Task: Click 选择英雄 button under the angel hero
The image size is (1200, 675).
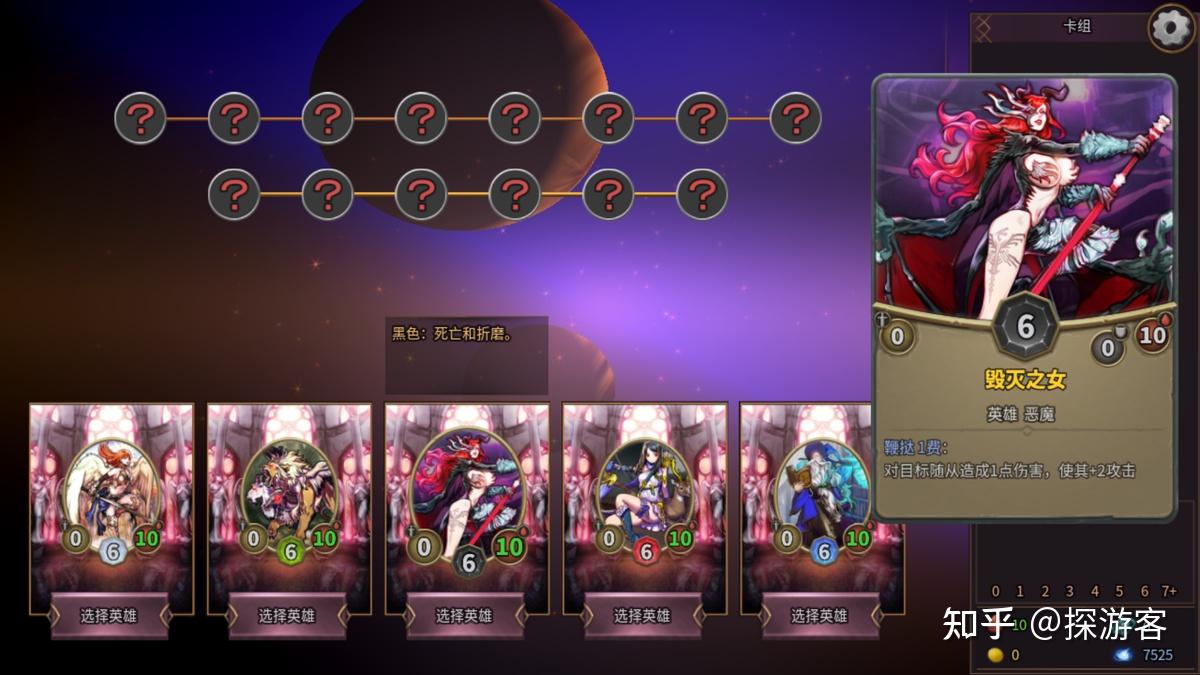Action: pyautogui.click(x=110, y=615)
